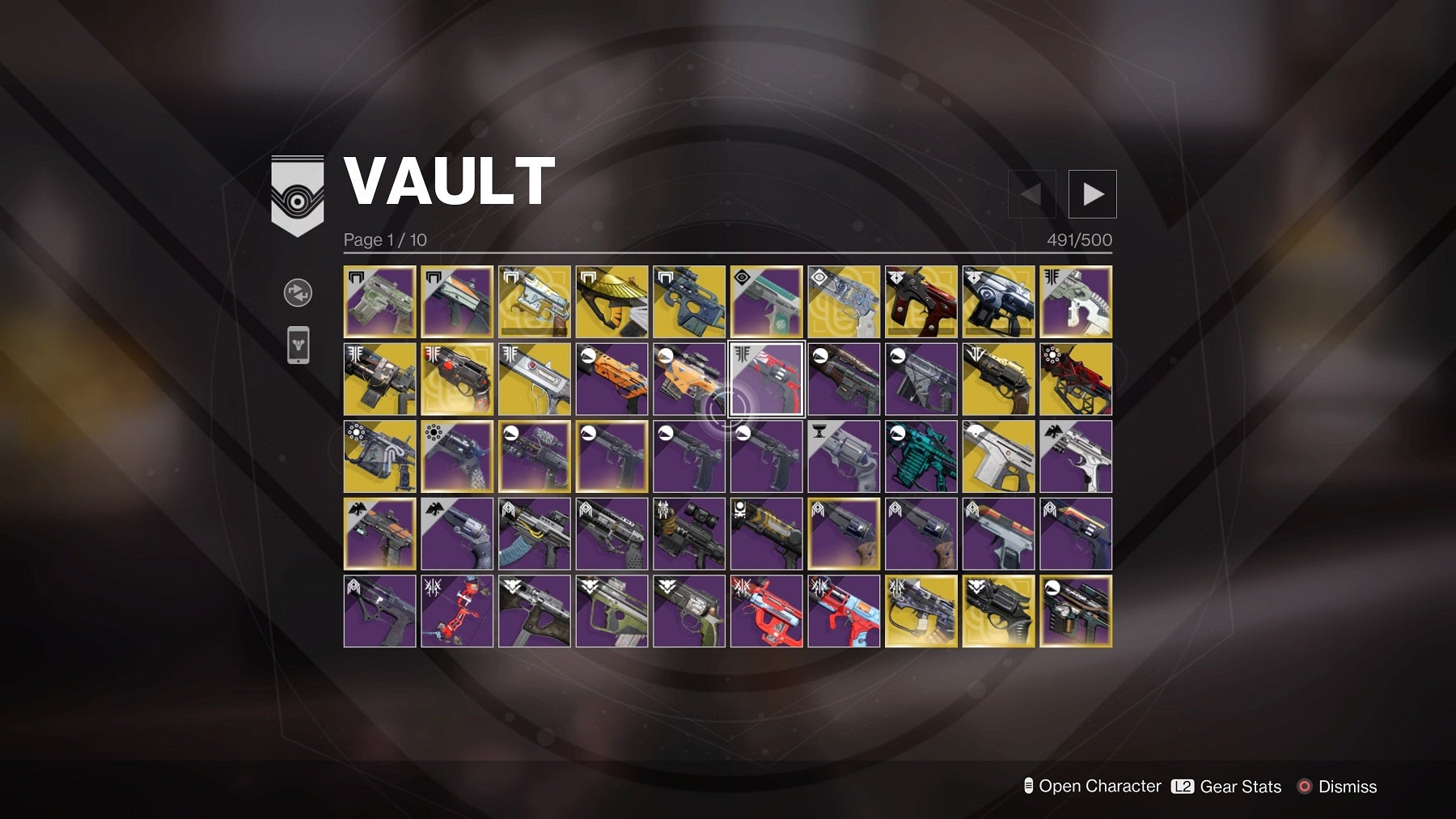
Task: Select the silver revolver with chalice icon
Action: click(844, 456)
